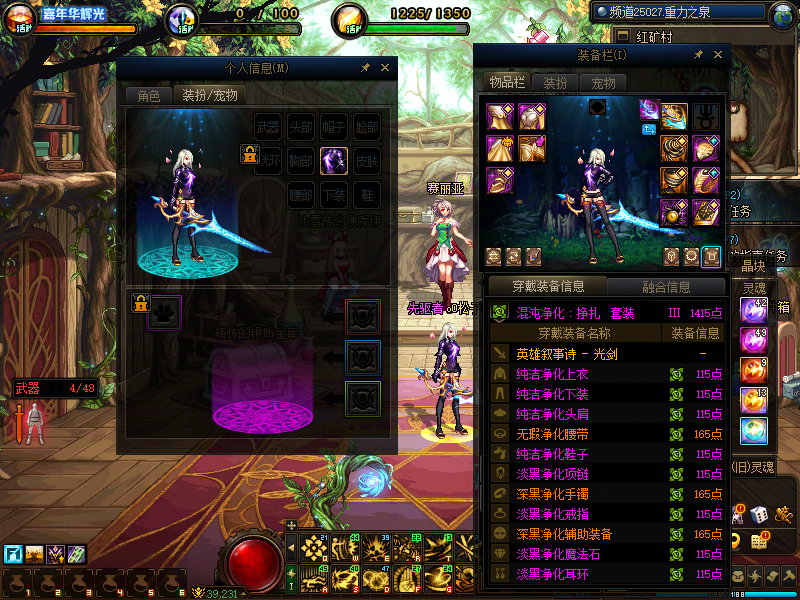Open the 物品栏 tab

(506, 83)
